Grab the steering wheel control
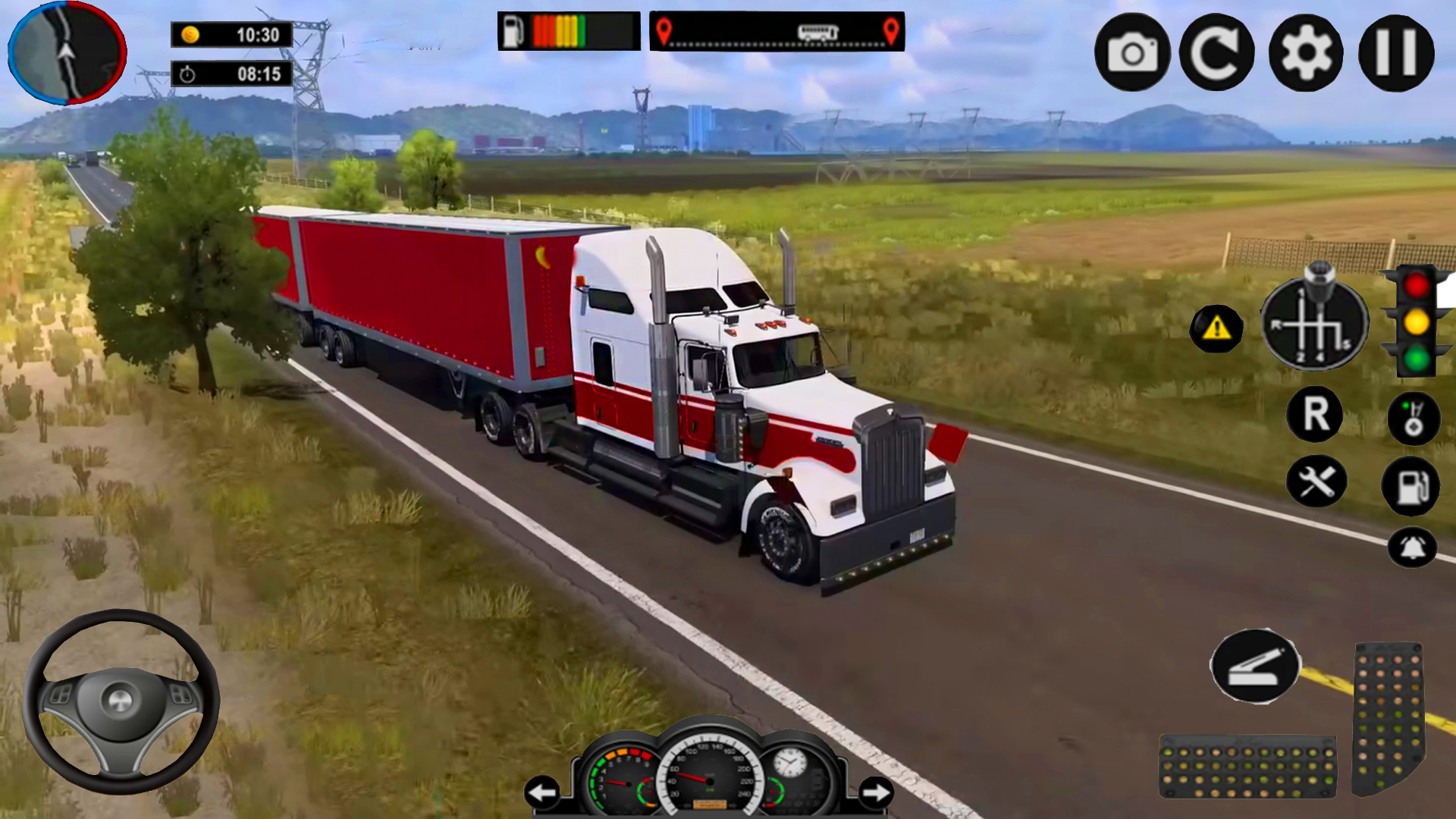 [121, 701]
